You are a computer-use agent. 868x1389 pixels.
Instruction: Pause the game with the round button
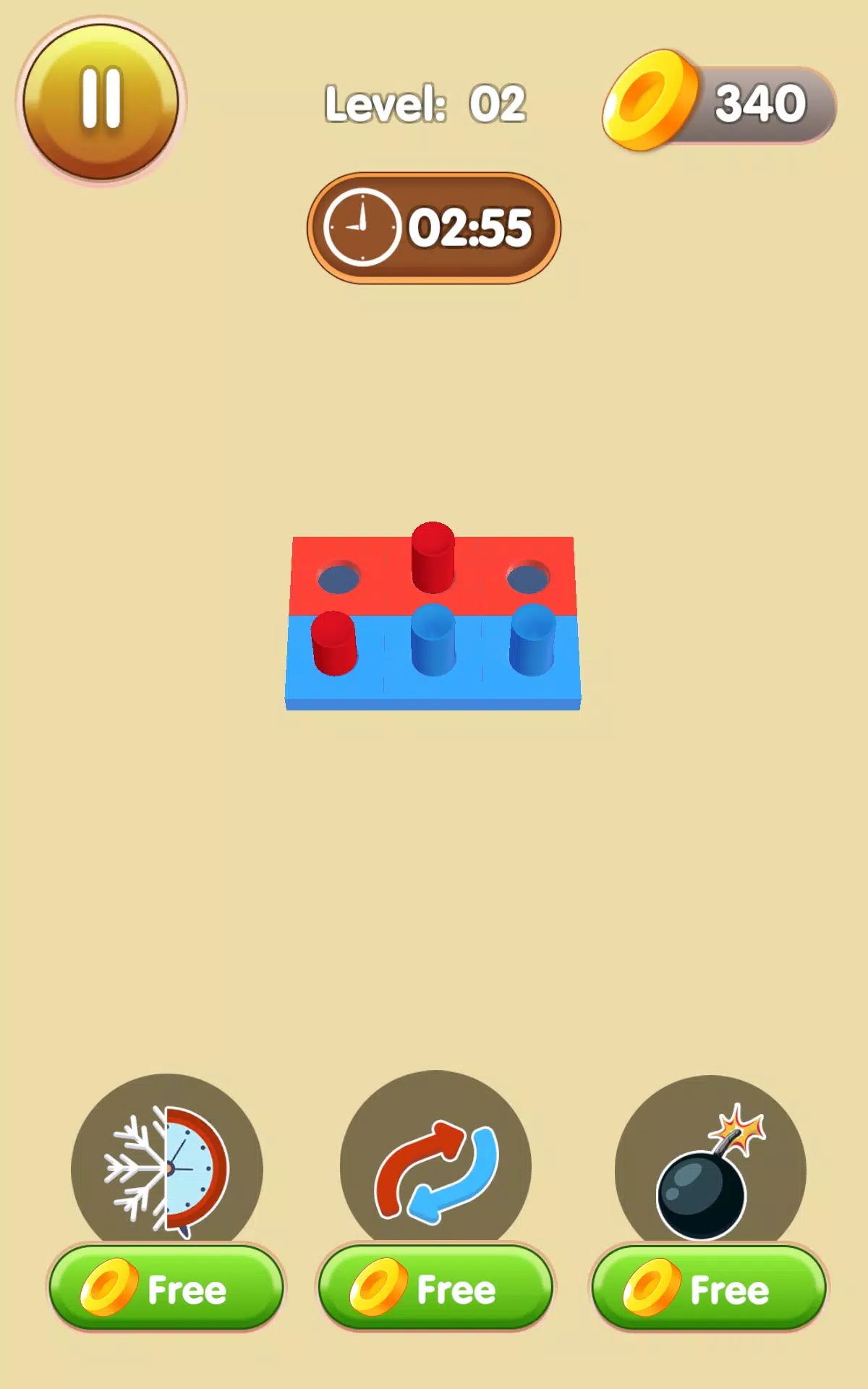tap(101, 101)
